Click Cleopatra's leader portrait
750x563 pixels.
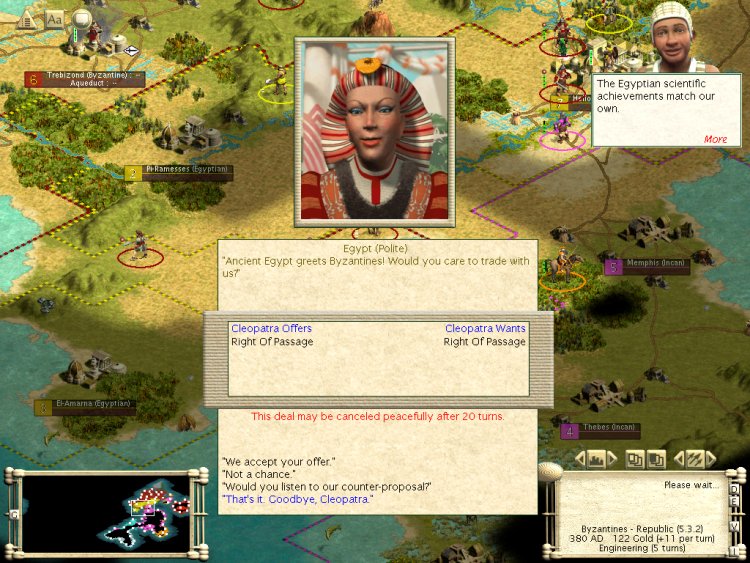pyautogui.click(x=374, y=131)
